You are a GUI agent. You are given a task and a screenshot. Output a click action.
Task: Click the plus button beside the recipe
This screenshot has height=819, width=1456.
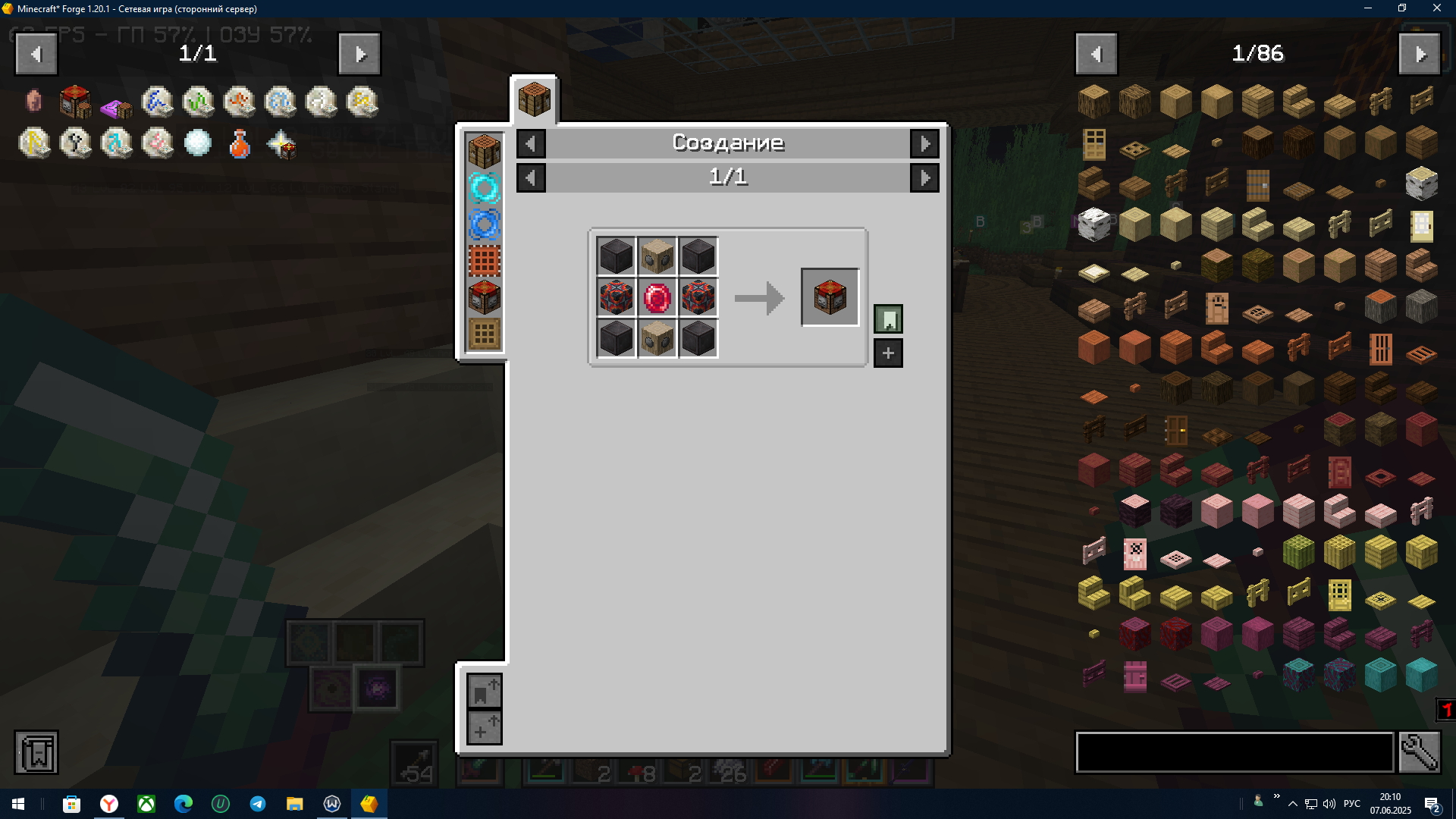(888, 353)
